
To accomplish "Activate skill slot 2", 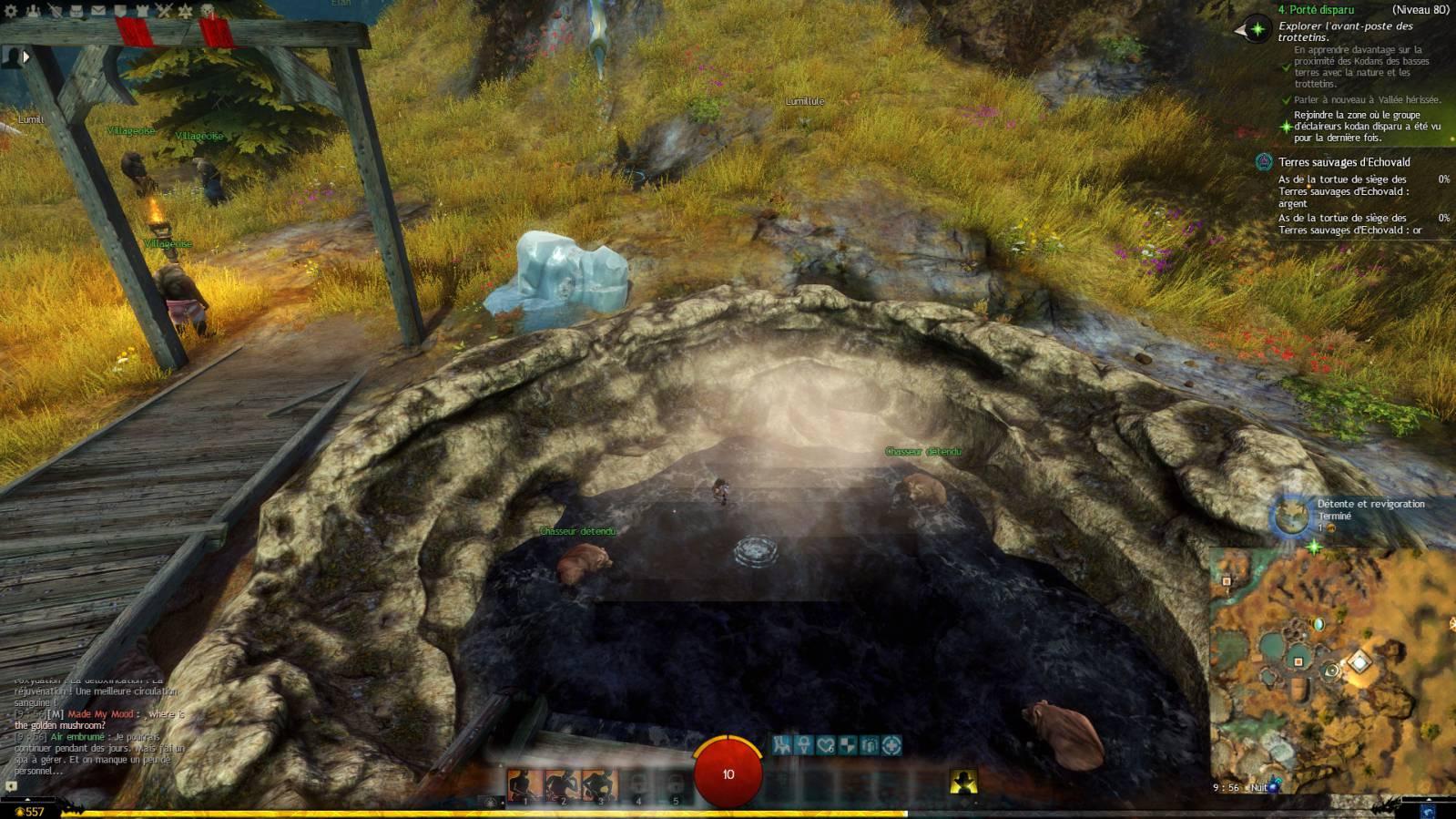I will tap(562, 784).
